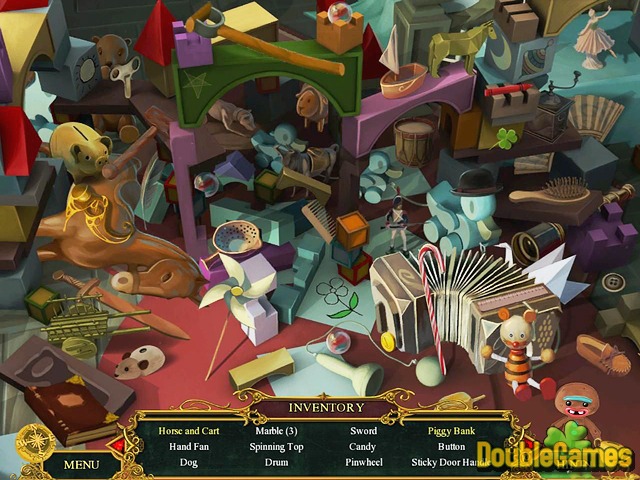This screenshot has width=640, height=480.
Task: Select Sword in the inventory list
Action: (x=363, y=431)
